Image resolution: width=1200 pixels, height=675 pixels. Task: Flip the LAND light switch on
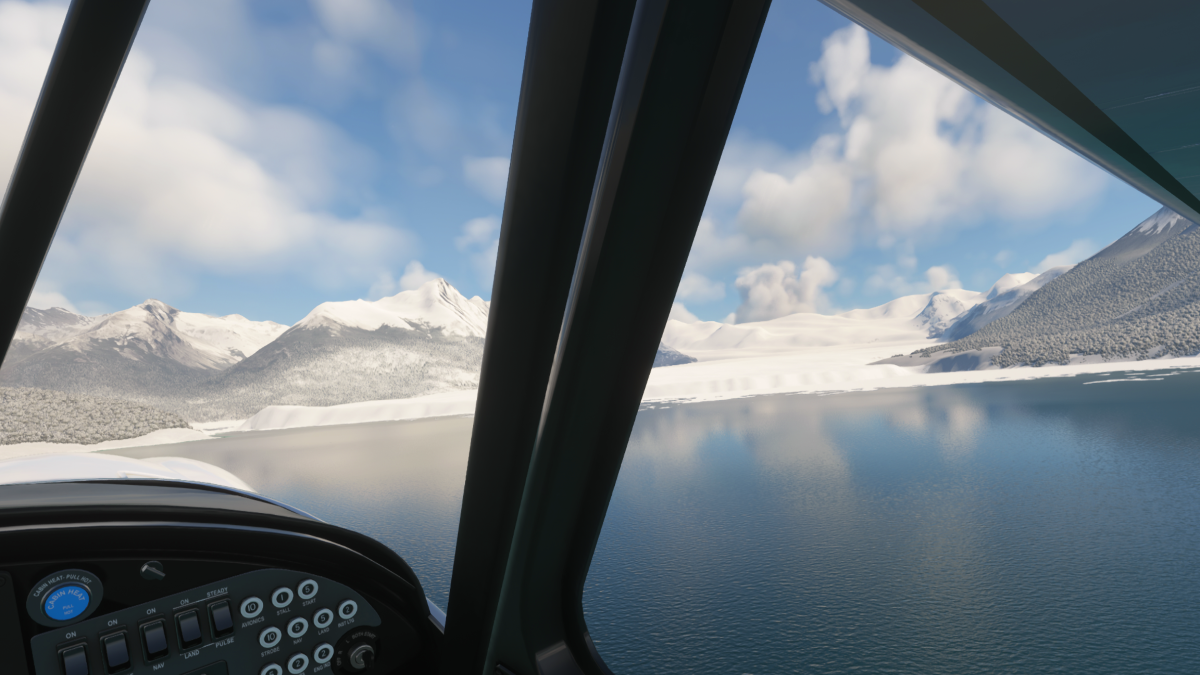(188, 627)
